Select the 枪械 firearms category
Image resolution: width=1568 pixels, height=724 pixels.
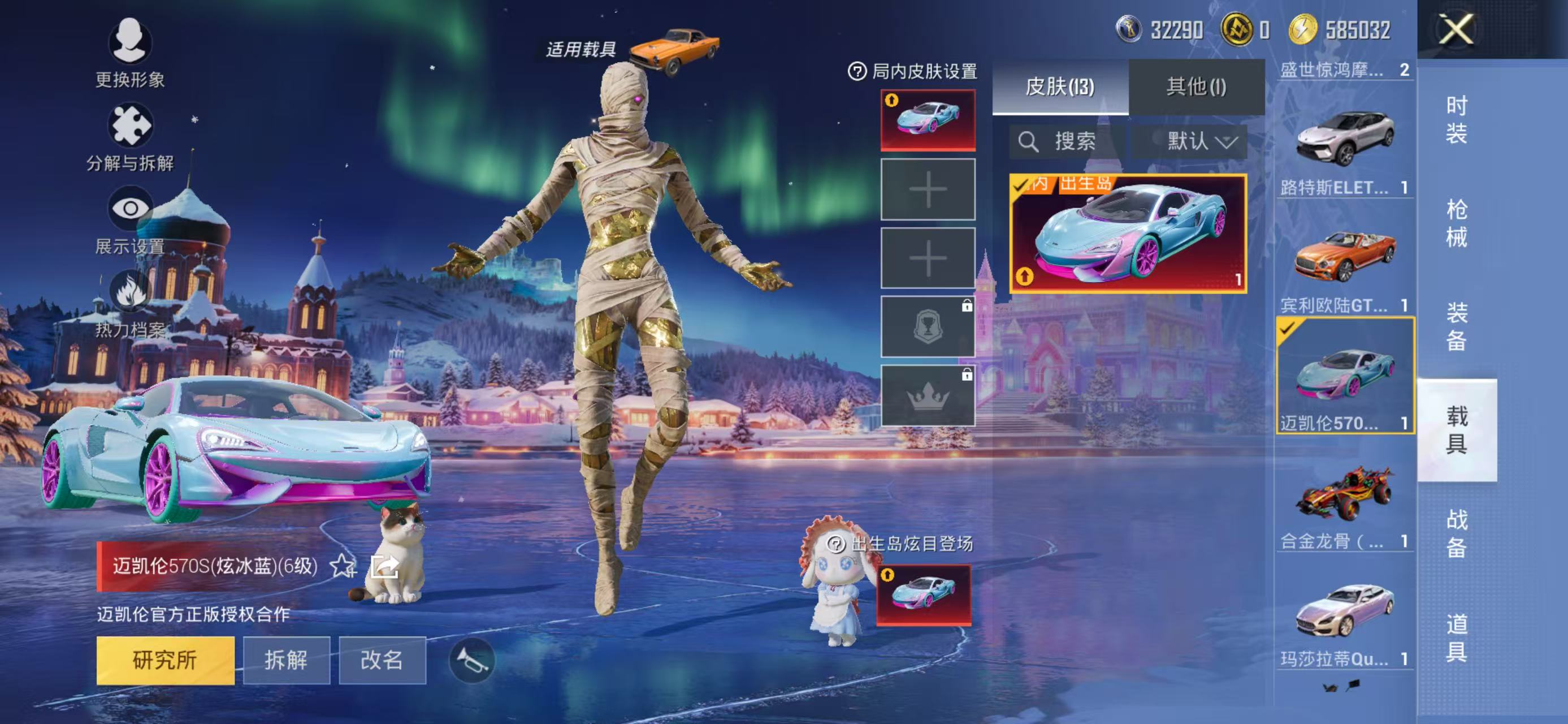point(1456,223)
